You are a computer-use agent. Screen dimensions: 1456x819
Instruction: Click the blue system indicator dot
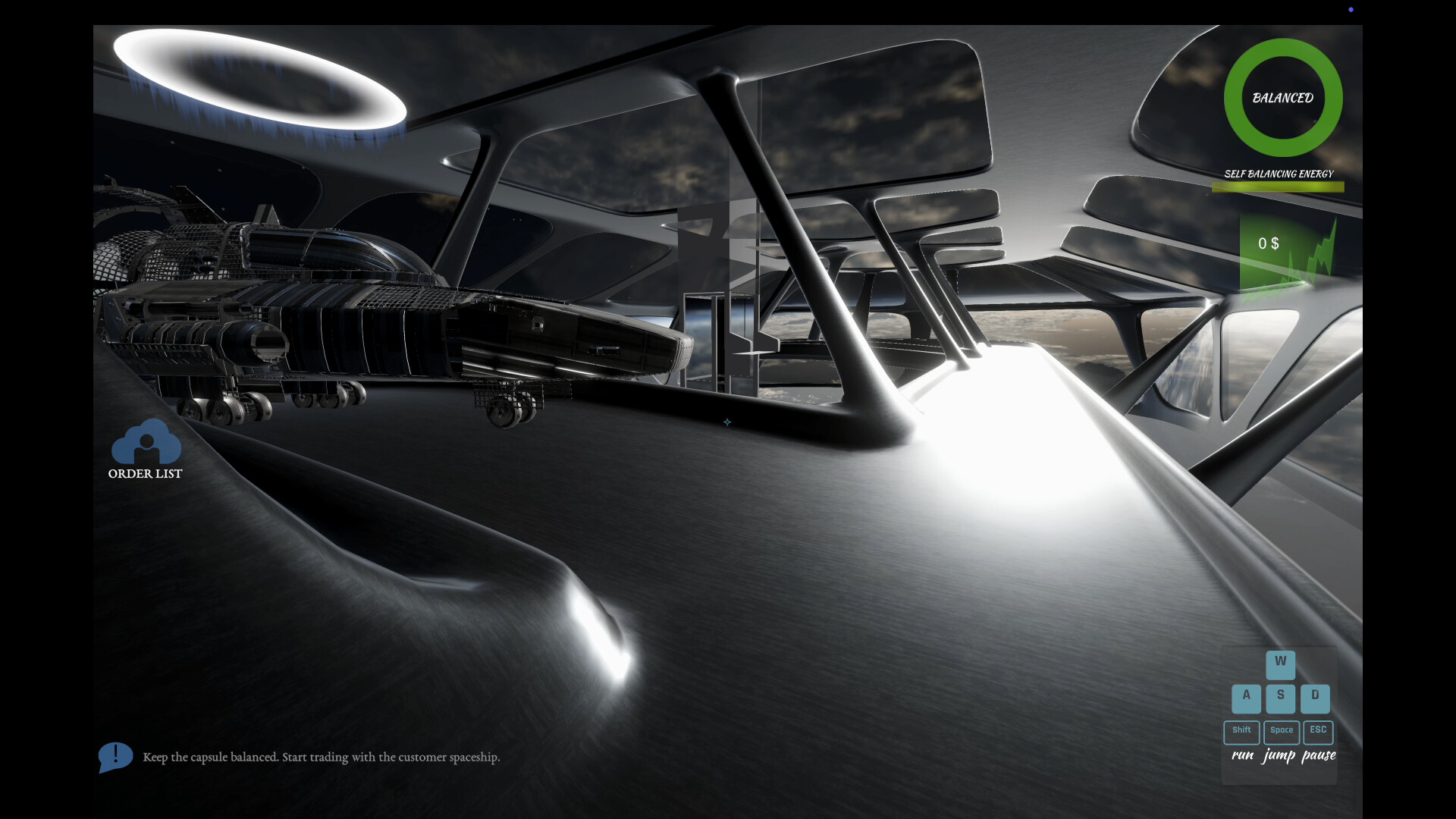pyautogui.click(x=1351, y=9)
